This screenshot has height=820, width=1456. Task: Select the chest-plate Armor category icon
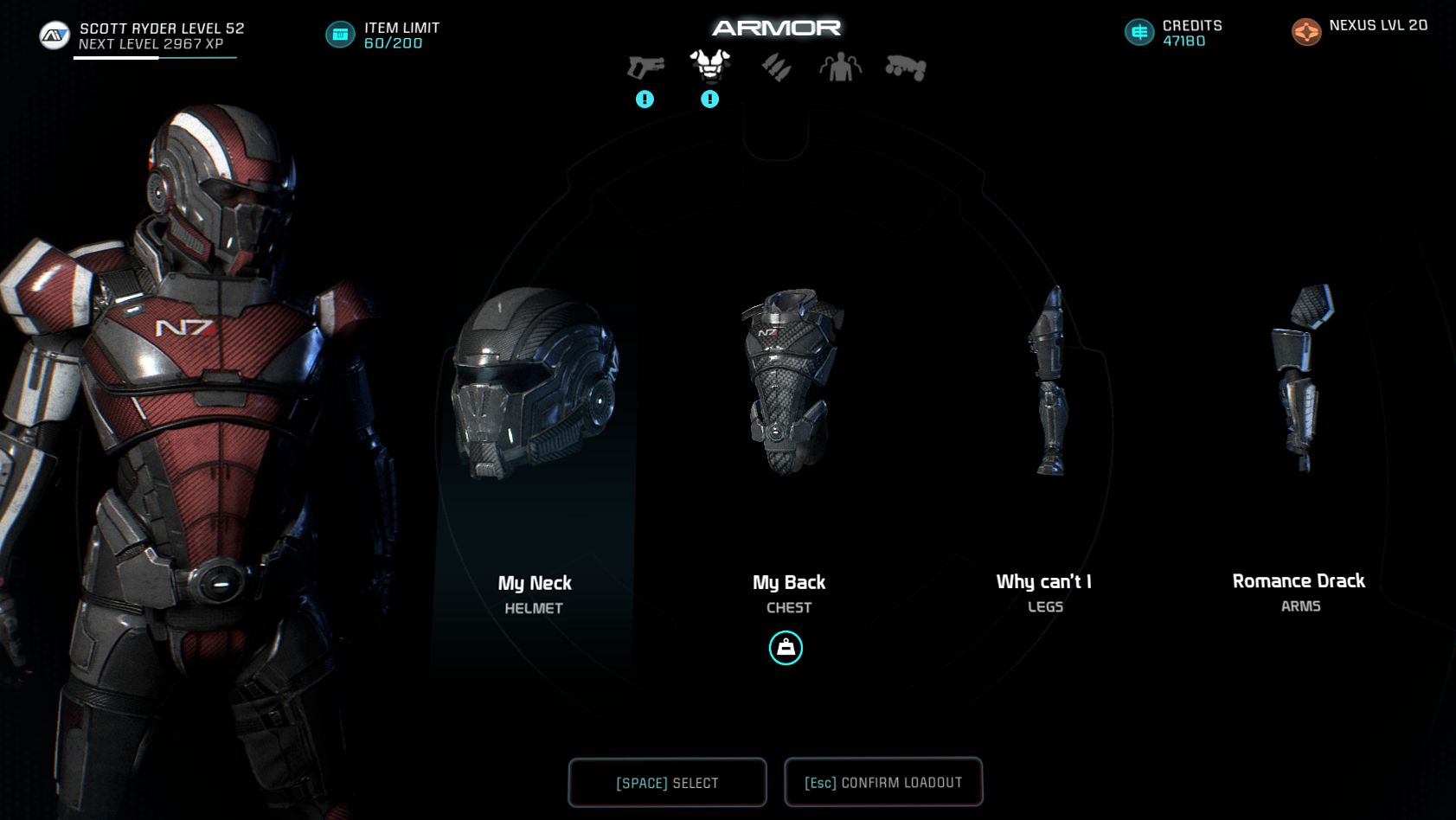coord(709,63)
